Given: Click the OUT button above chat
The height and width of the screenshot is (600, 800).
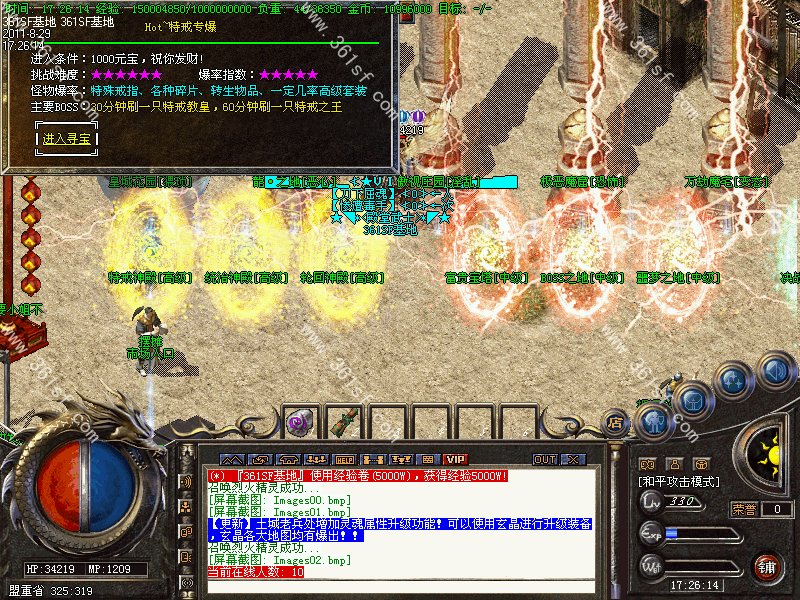Looking at the screenshot, I should (544, 459).
